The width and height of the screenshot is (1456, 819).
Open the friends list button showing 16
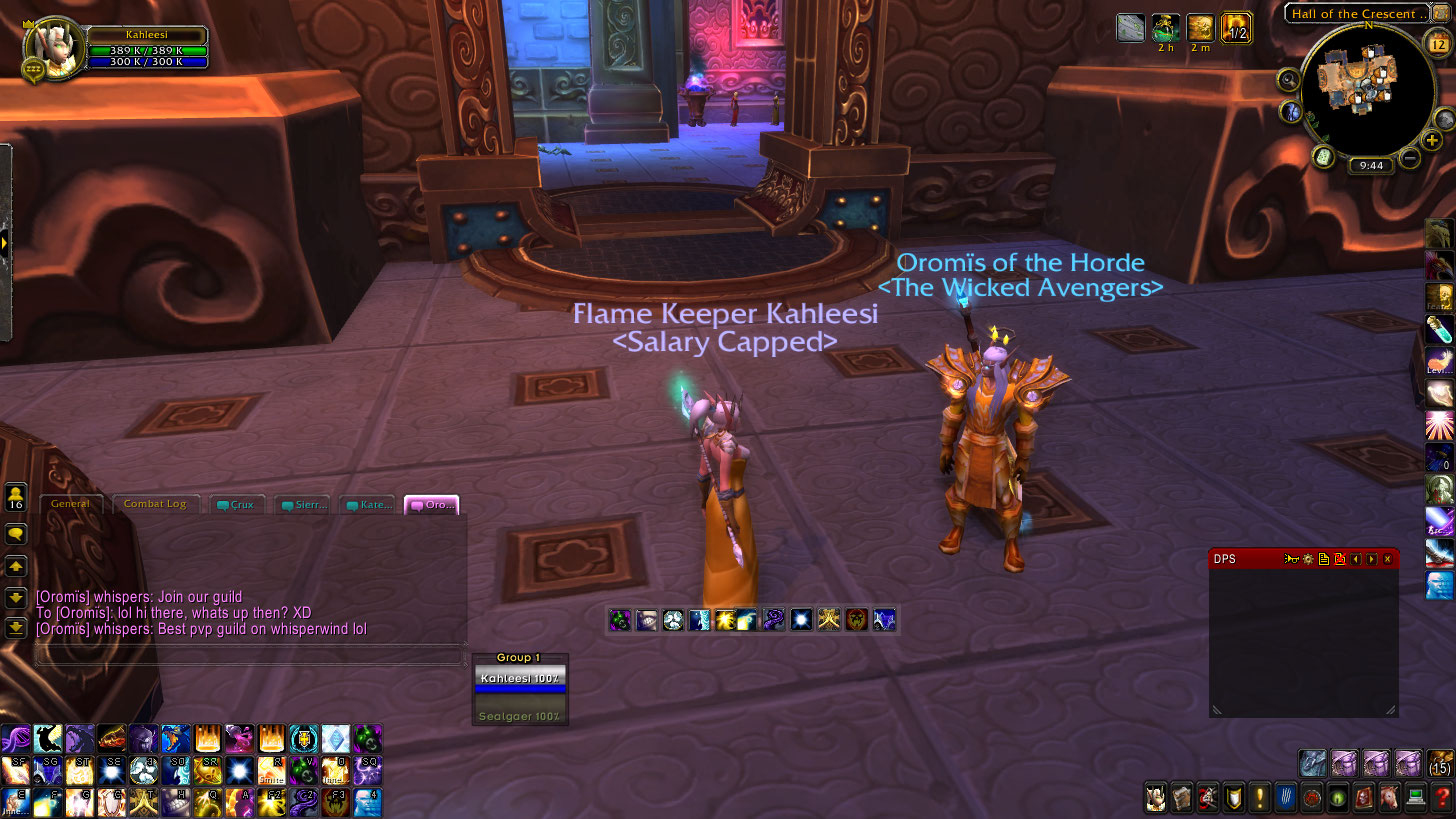(x=16, y=497)
